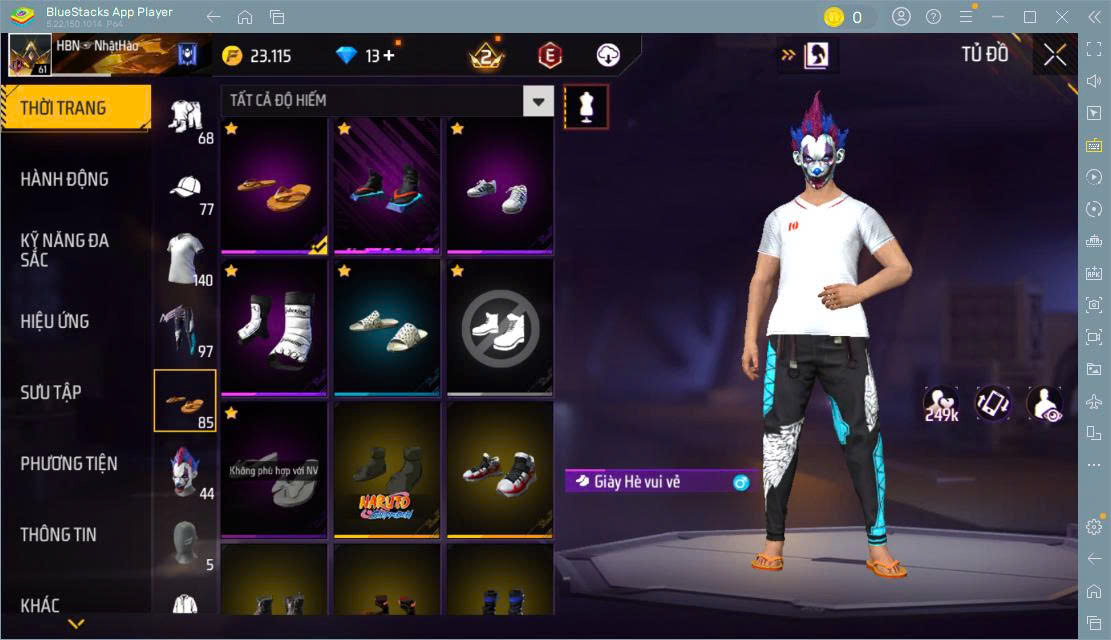Viewport: 1111px width, 640px height.
Task: Open the Hành Động menu section
Action: click(65, 179)
